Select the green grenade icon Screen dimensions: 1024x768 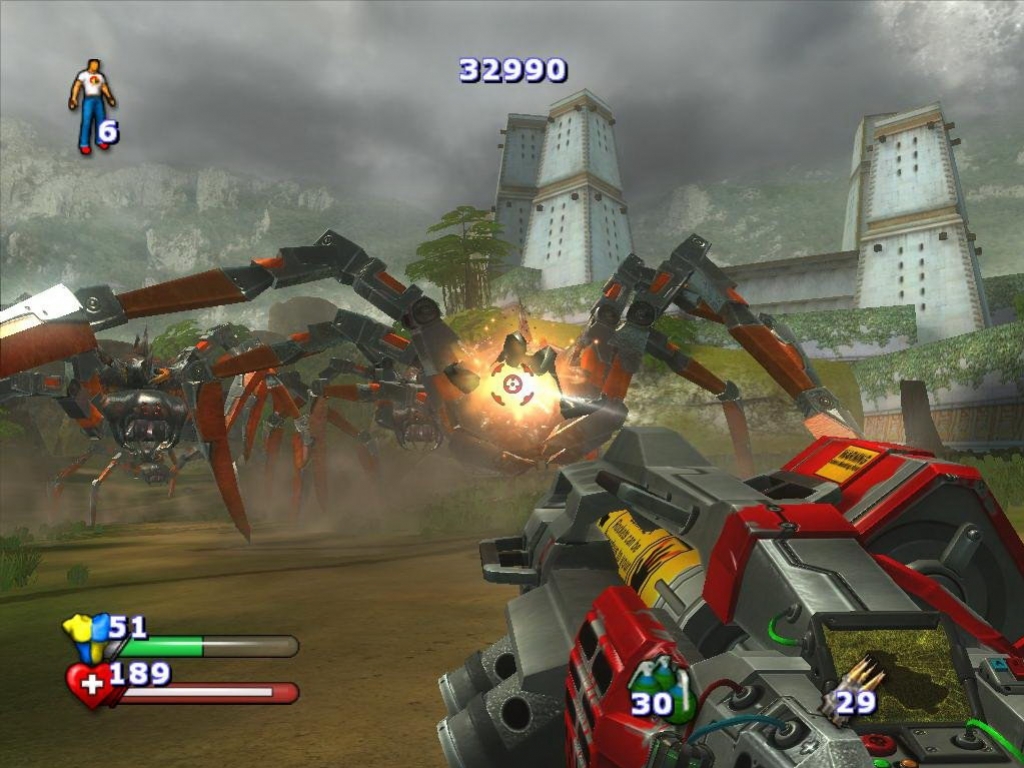664,690
